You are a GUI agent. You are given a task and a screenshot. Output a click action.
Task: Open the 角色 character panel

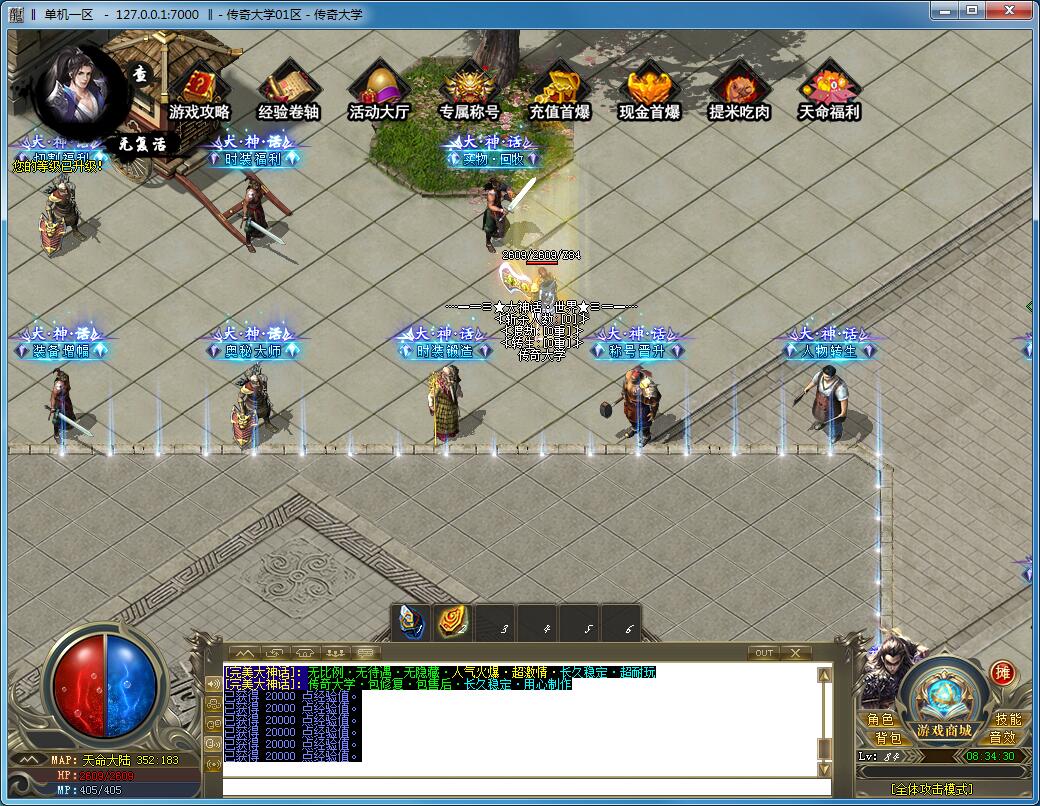click(881, 719)
